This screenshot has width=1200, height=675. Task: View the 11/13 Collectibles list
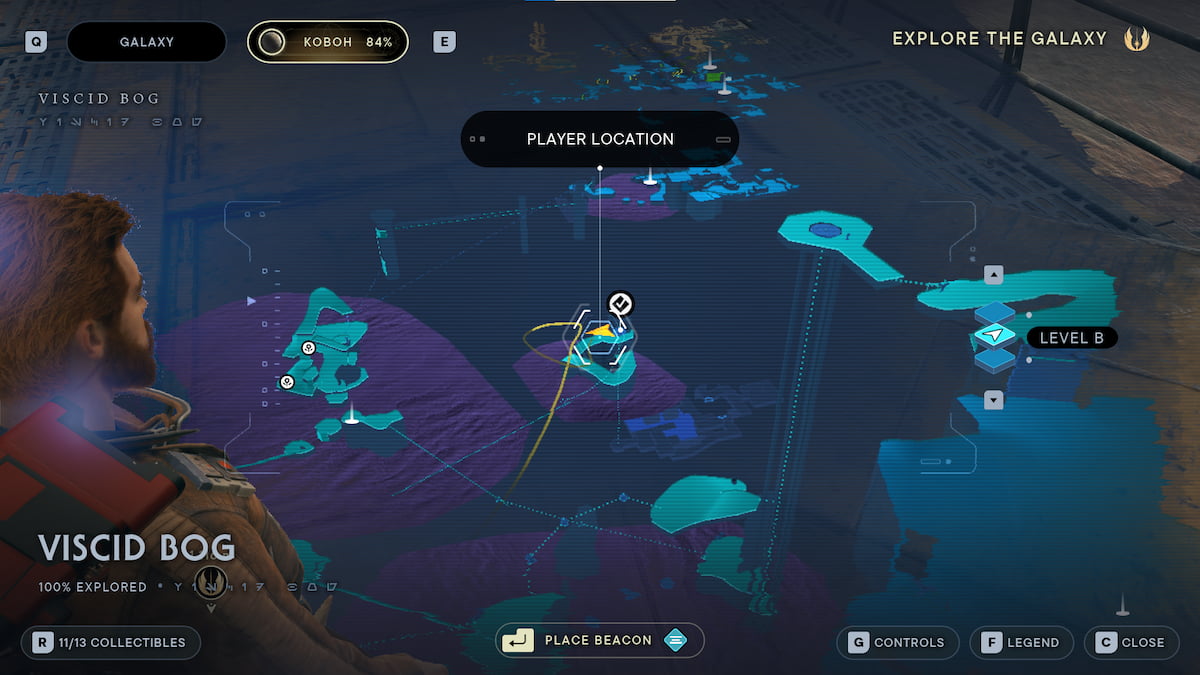tap(111, 642)
